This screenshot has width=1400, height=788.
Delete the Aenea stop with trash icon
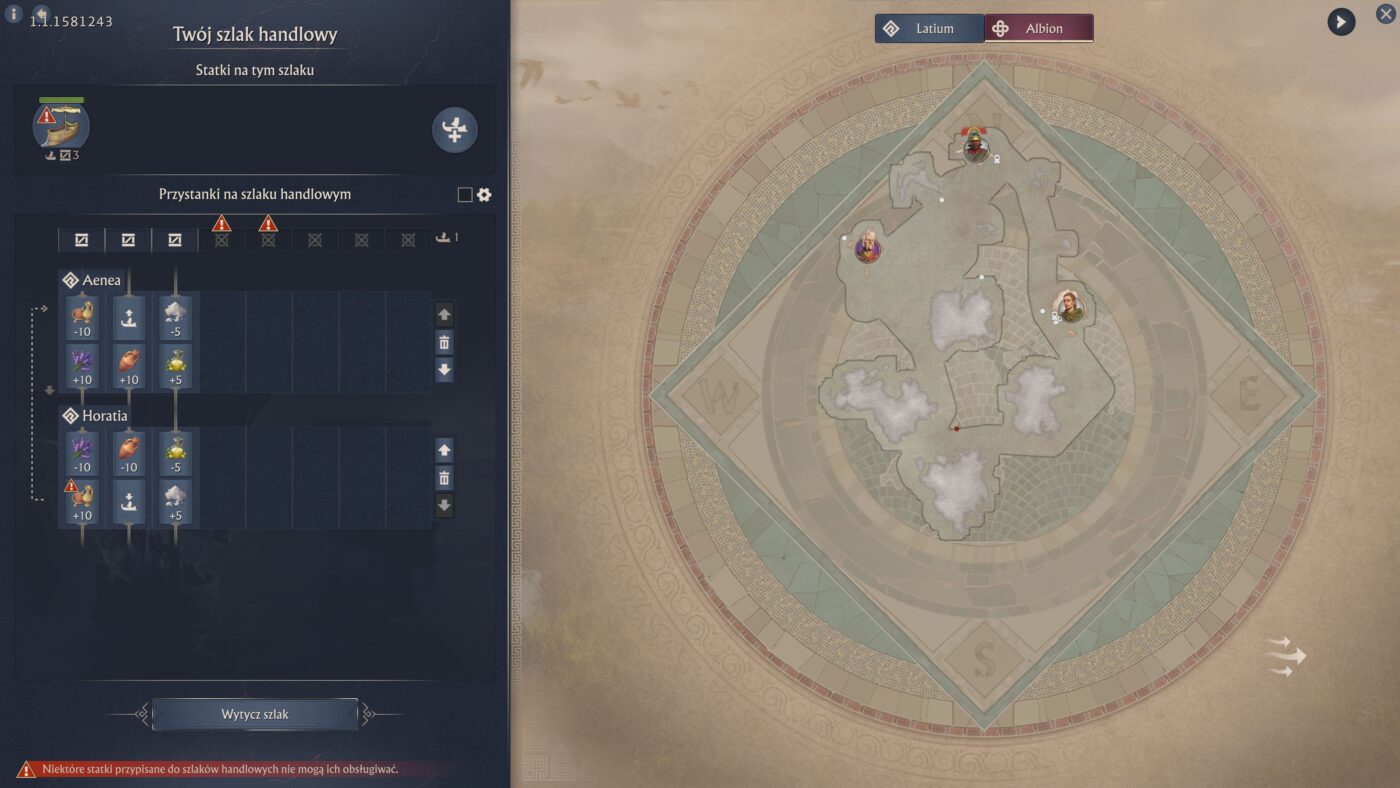pyautogui.click(x=445, y=343)
